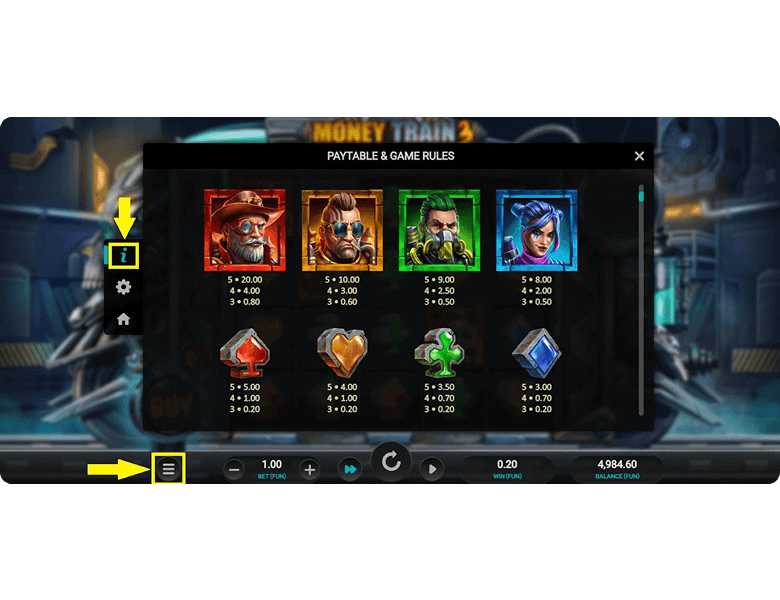780x600 pixels.
Task: Close the Paytable & Game Rules panel
Action: (639, 156)
